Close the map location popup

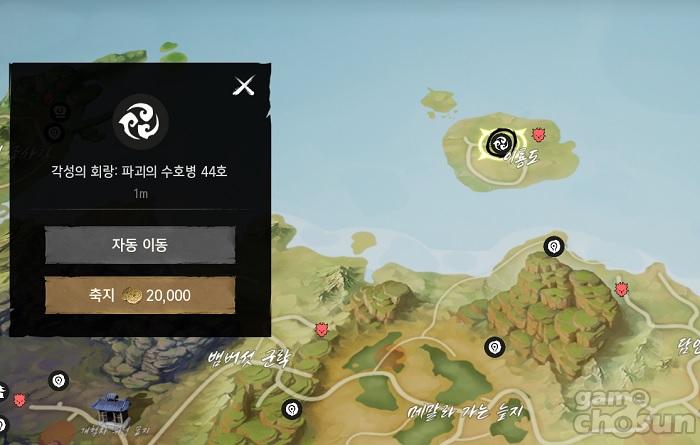pos(244,86)
